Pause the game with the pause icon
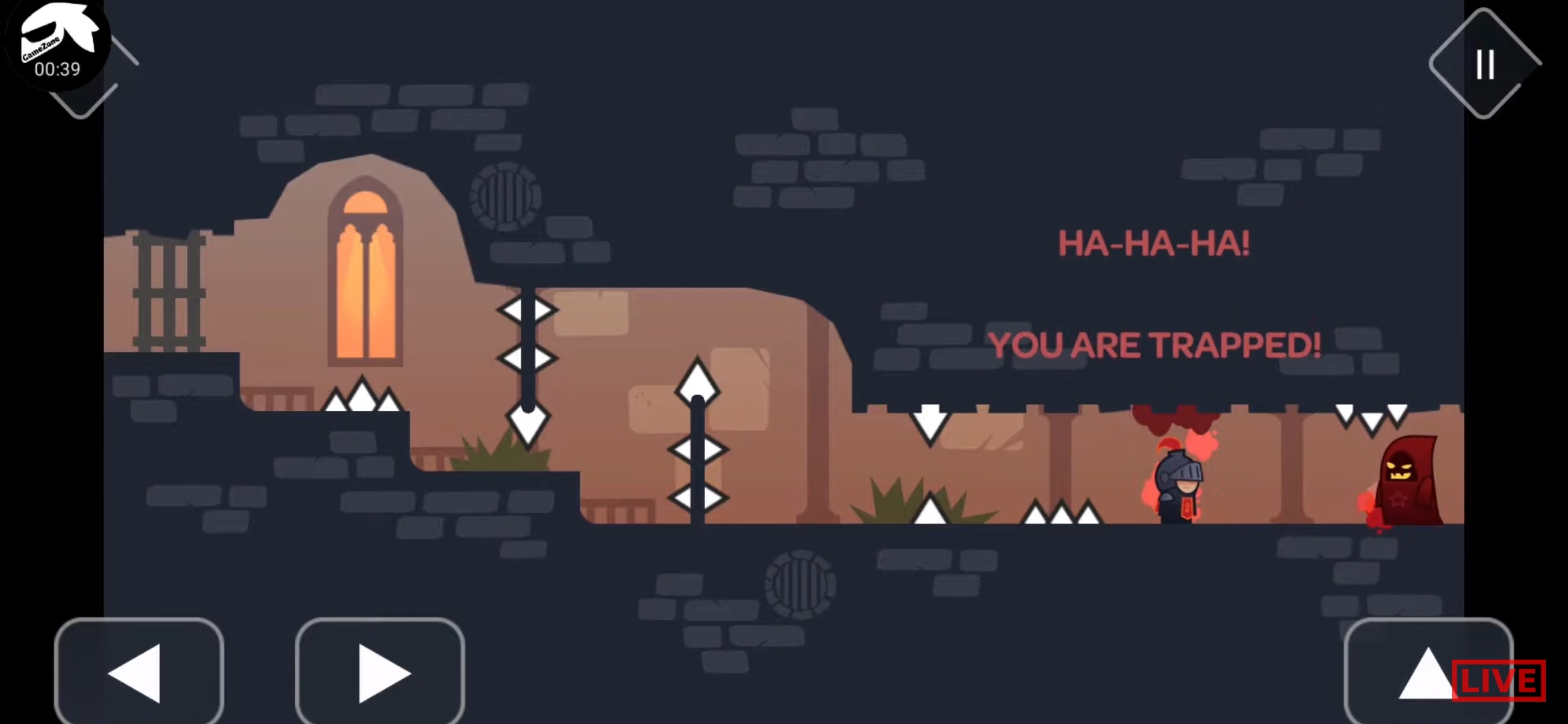 coord(1484,65)
